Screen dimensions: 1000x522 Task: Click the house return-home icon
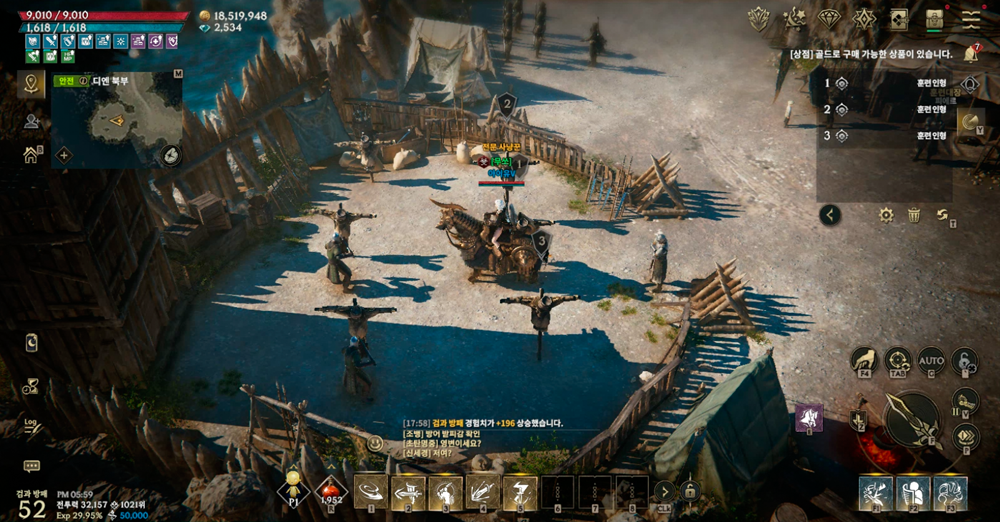click(x=31, y=155)
